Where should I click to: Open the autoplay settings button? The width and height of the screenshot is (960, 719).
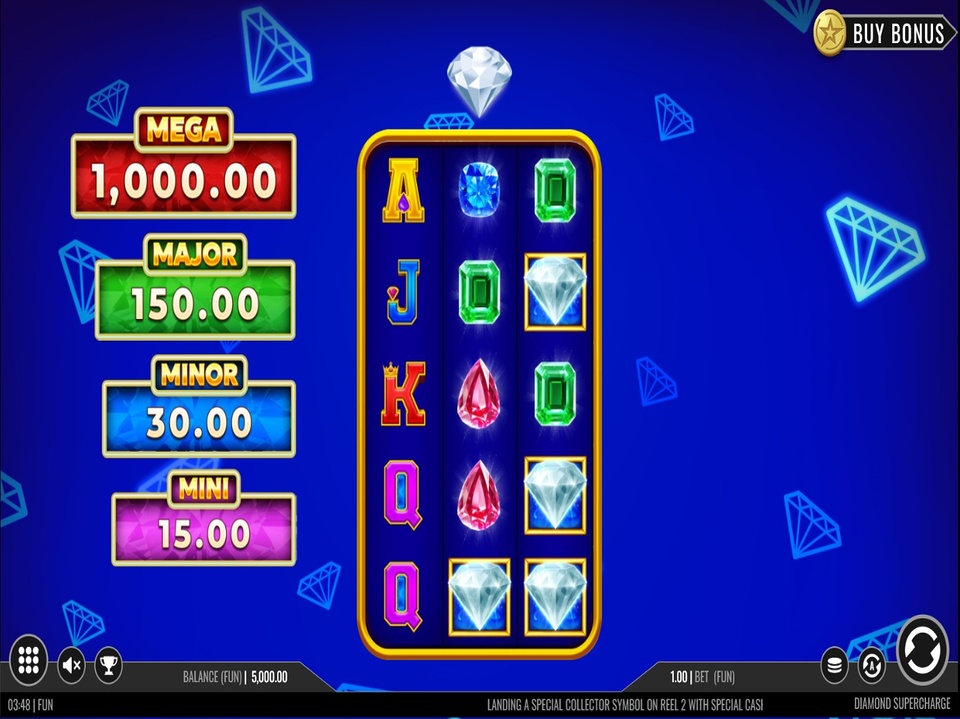[871, 664]
